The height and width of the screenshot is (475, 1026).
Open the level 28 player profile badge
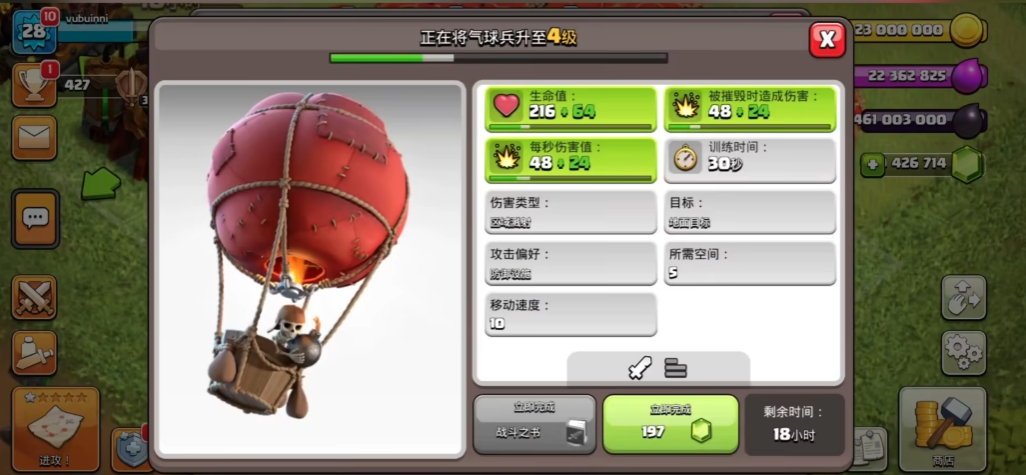[x=33, y=32]
